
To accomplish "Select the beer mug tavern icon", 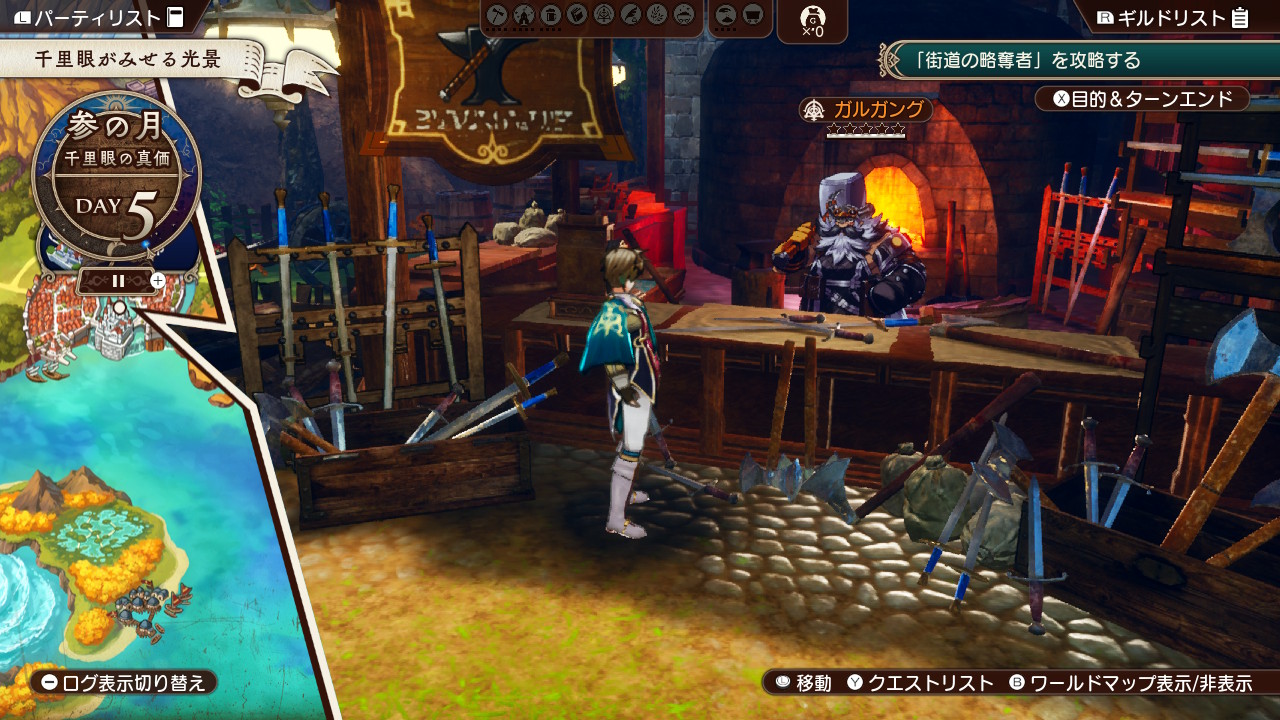I will coord(550,15).
